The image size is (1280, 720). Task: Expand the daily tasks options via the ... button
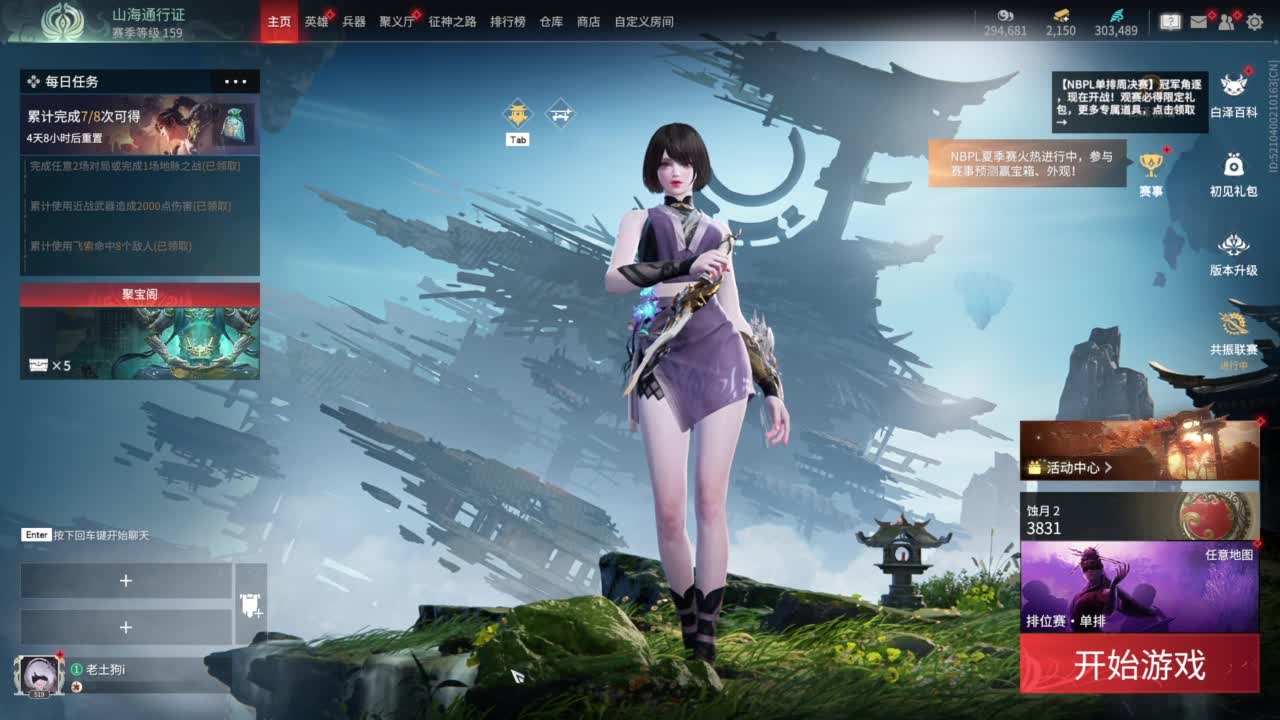234,81
